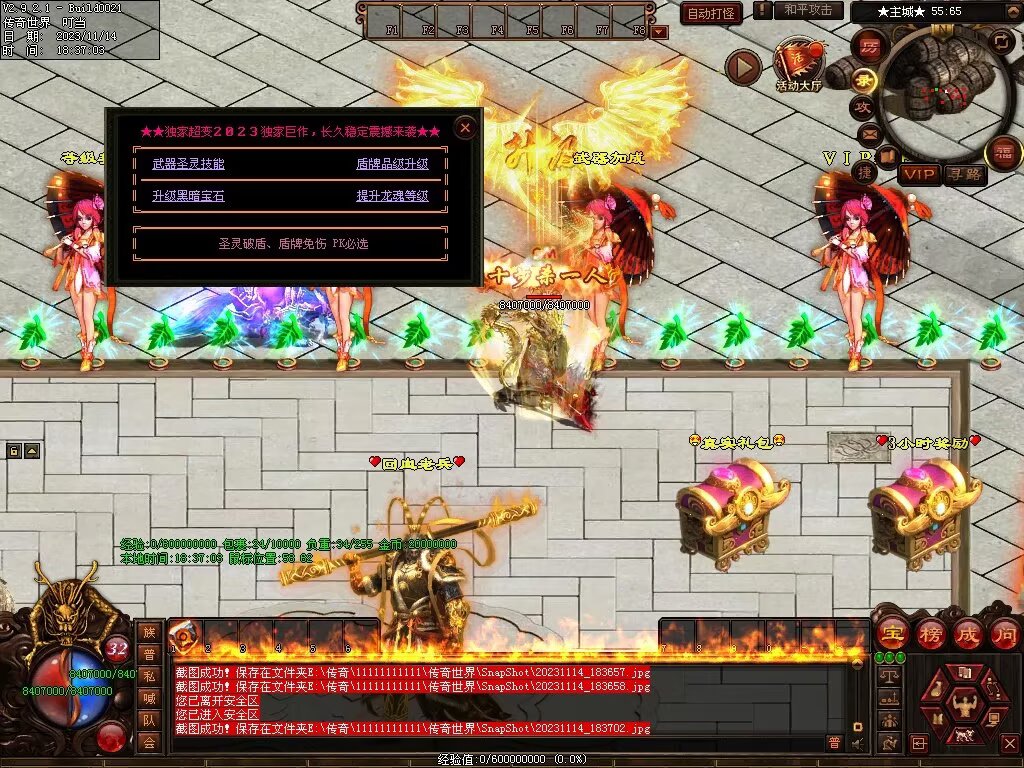The width and height of the screenshot is (1024, 768).
Task: Open the VIP button below the minimap
Action: [x=919, y=175]
